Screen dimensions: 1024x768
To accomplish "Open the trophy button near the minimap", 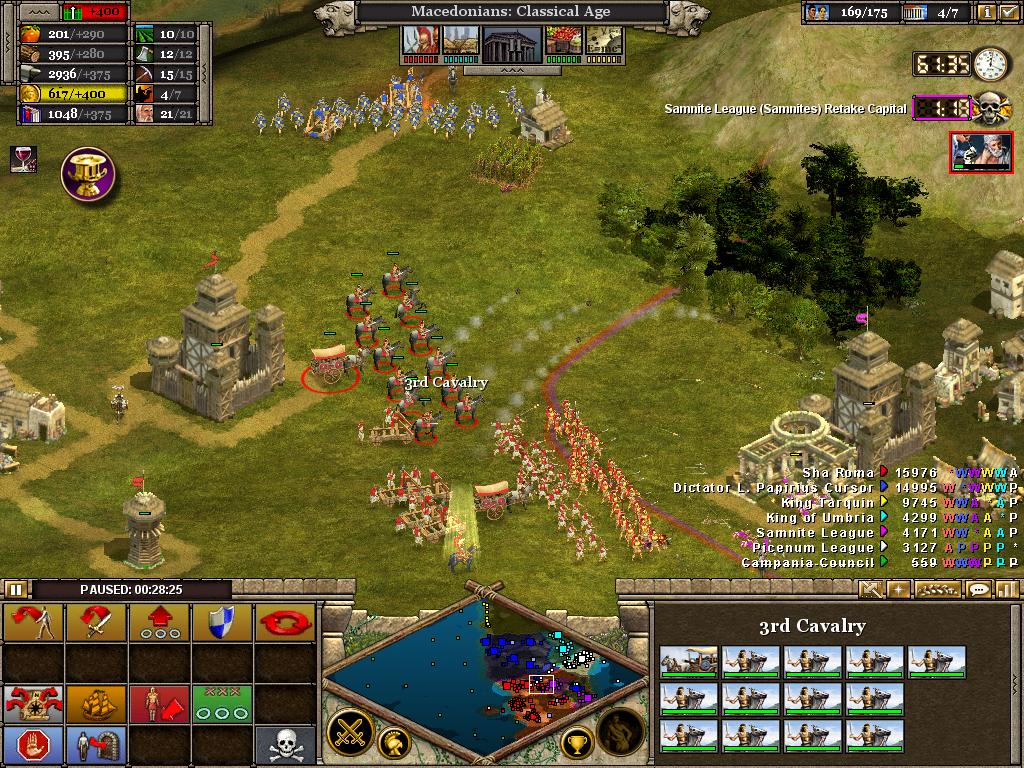I will [577, 742].
